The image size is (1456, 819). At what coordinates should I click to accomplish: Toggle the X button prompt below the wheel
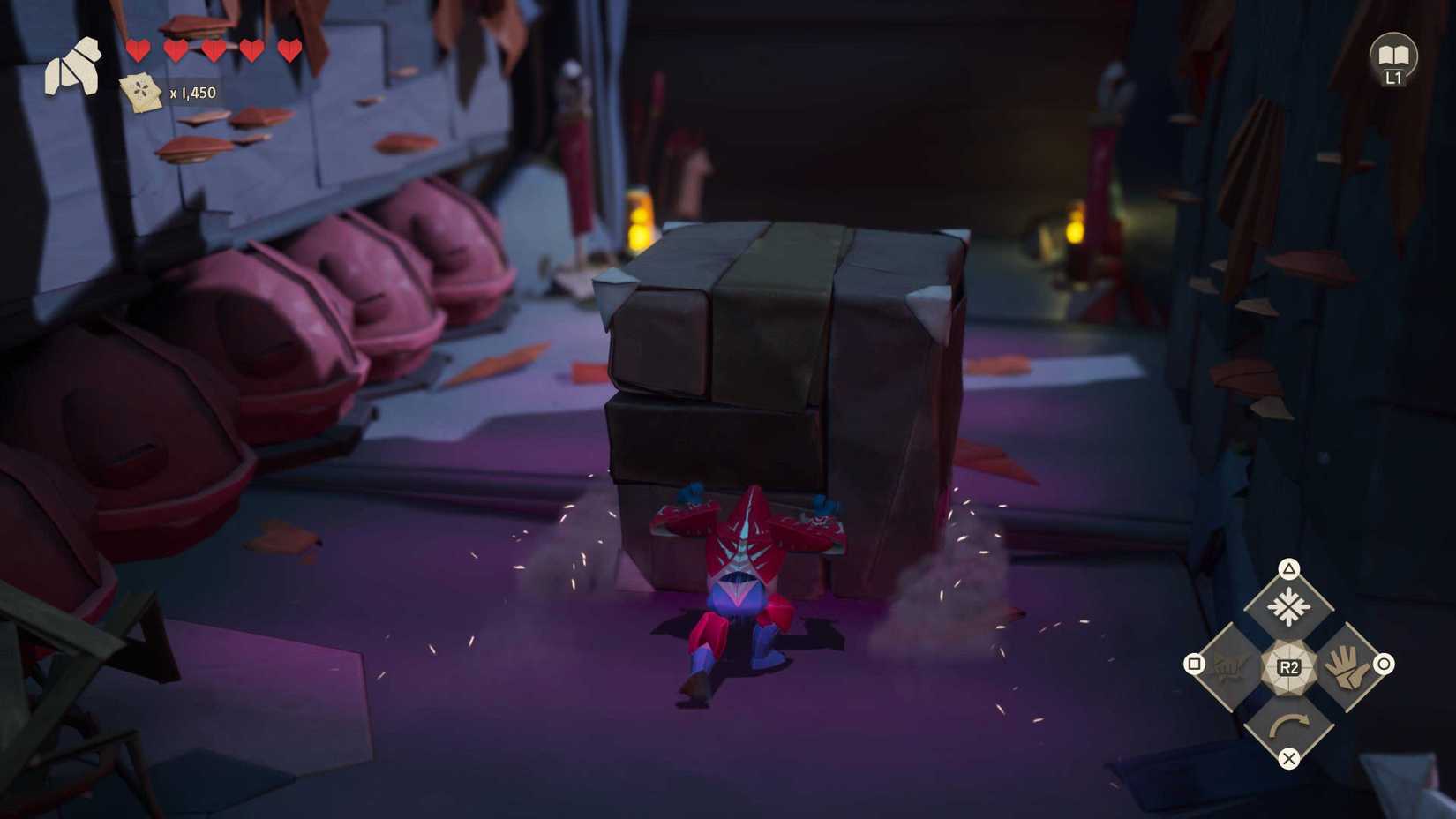click(1289, 757)
